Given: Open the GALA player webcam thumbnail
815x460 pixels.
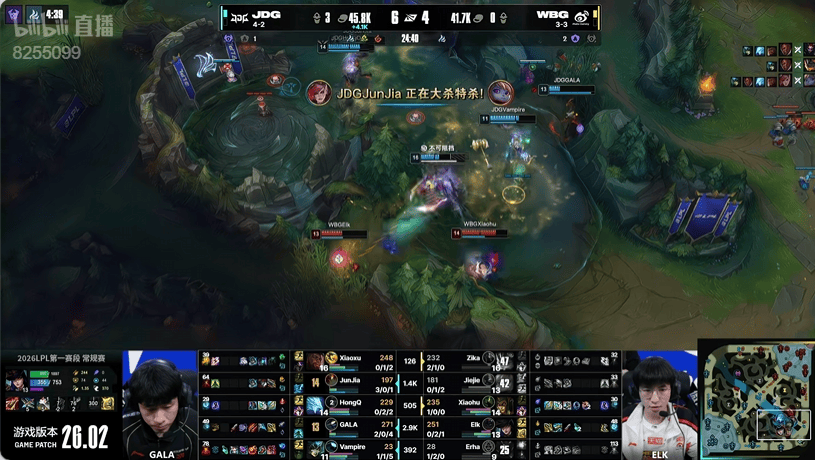Looking at the screenshot, I should tap(160, 405).
